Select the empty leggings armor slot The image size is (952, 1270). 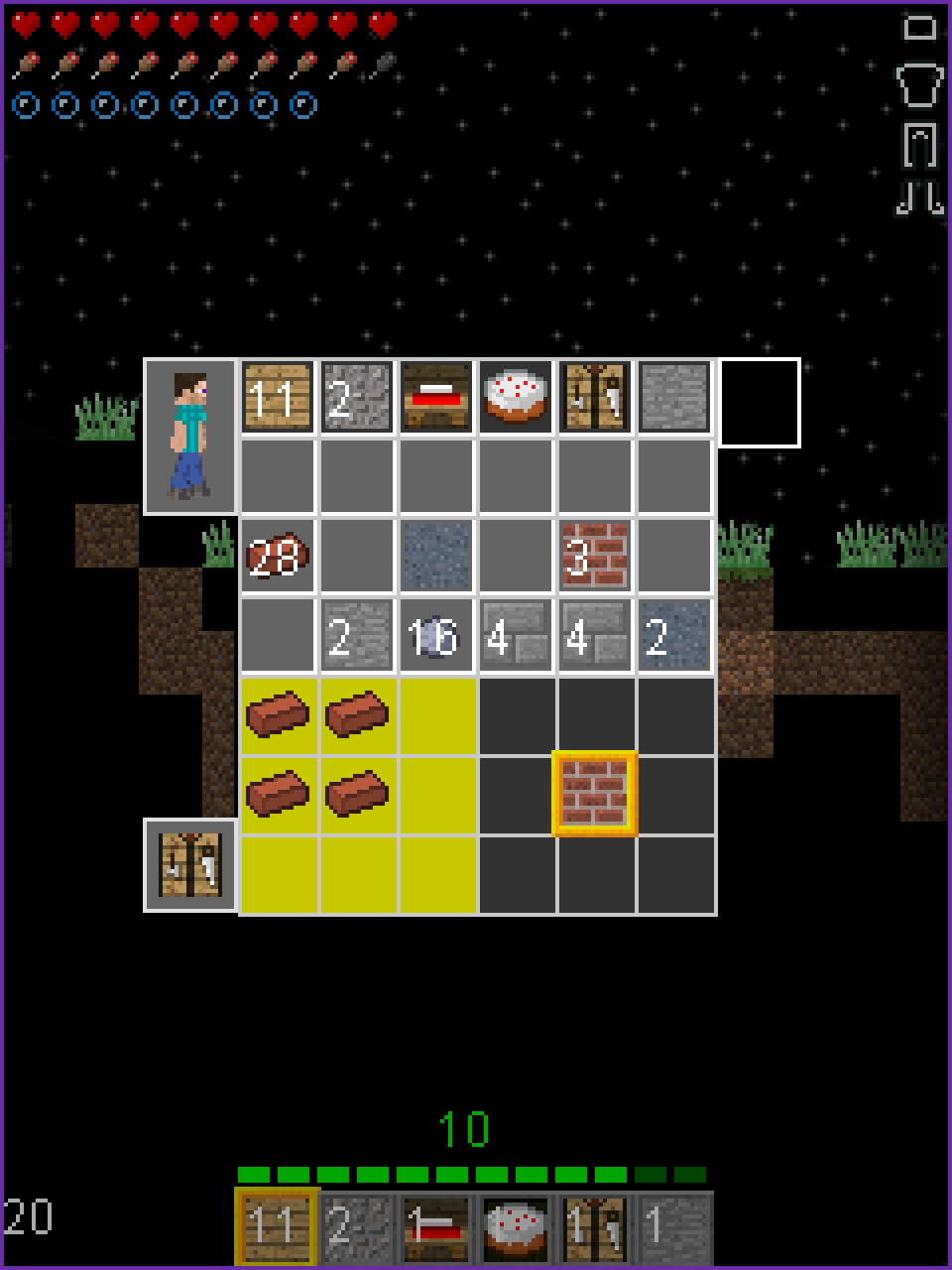coord(920,145)
